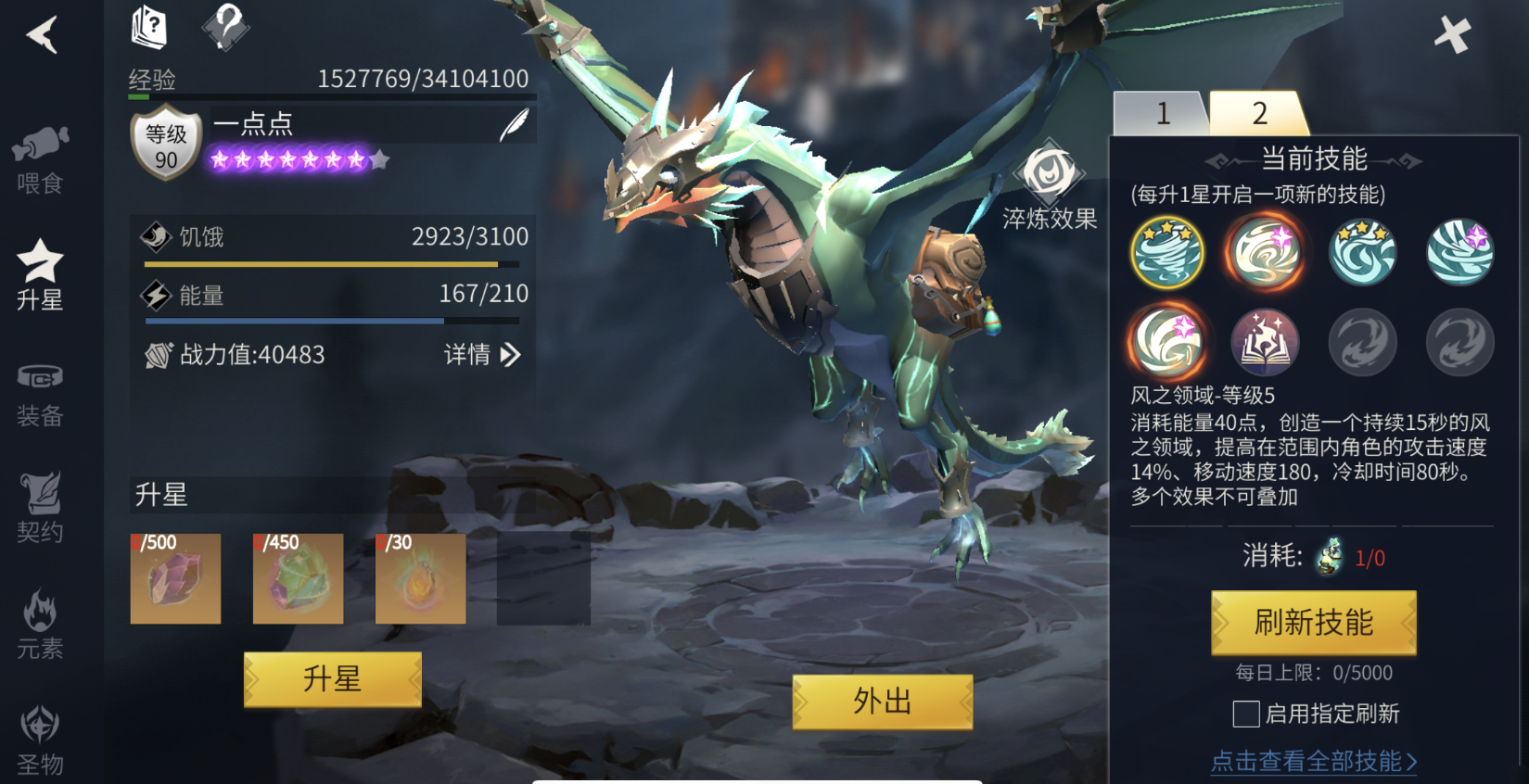Send the pet out with 外出
The width and height of the screenshot is (1529, 784).
click(x=882, y=702)
